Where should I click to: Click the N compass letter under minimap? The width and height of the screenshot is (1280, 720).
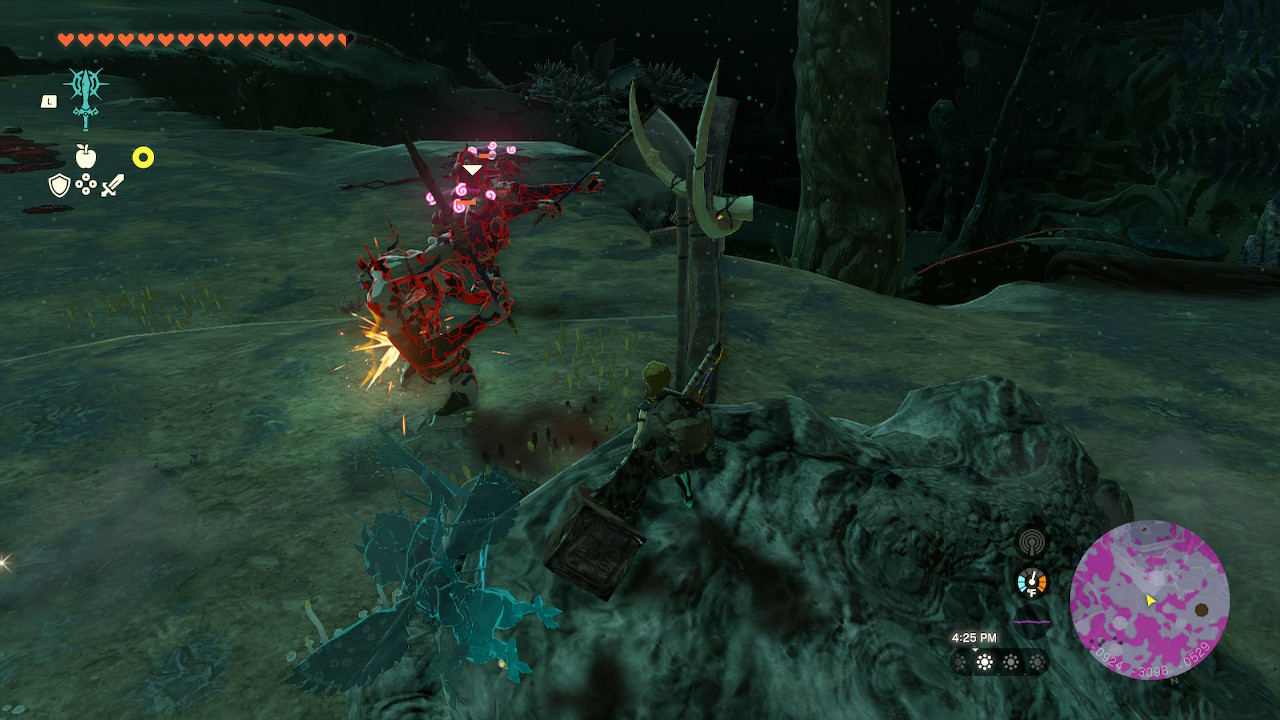coord(1174,680)
